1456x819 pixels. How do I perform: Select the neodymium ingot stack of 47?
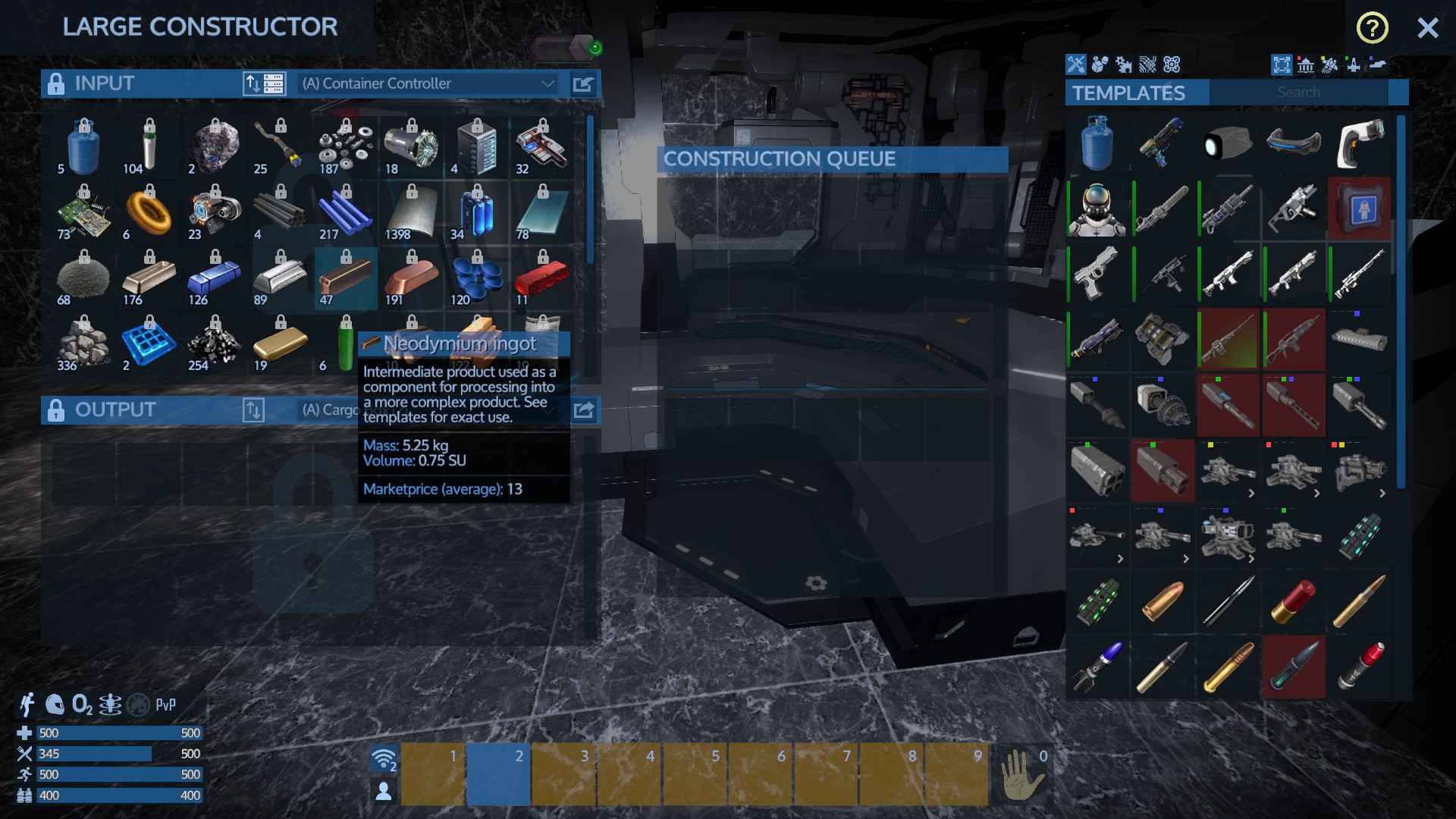tap(345, 278)
